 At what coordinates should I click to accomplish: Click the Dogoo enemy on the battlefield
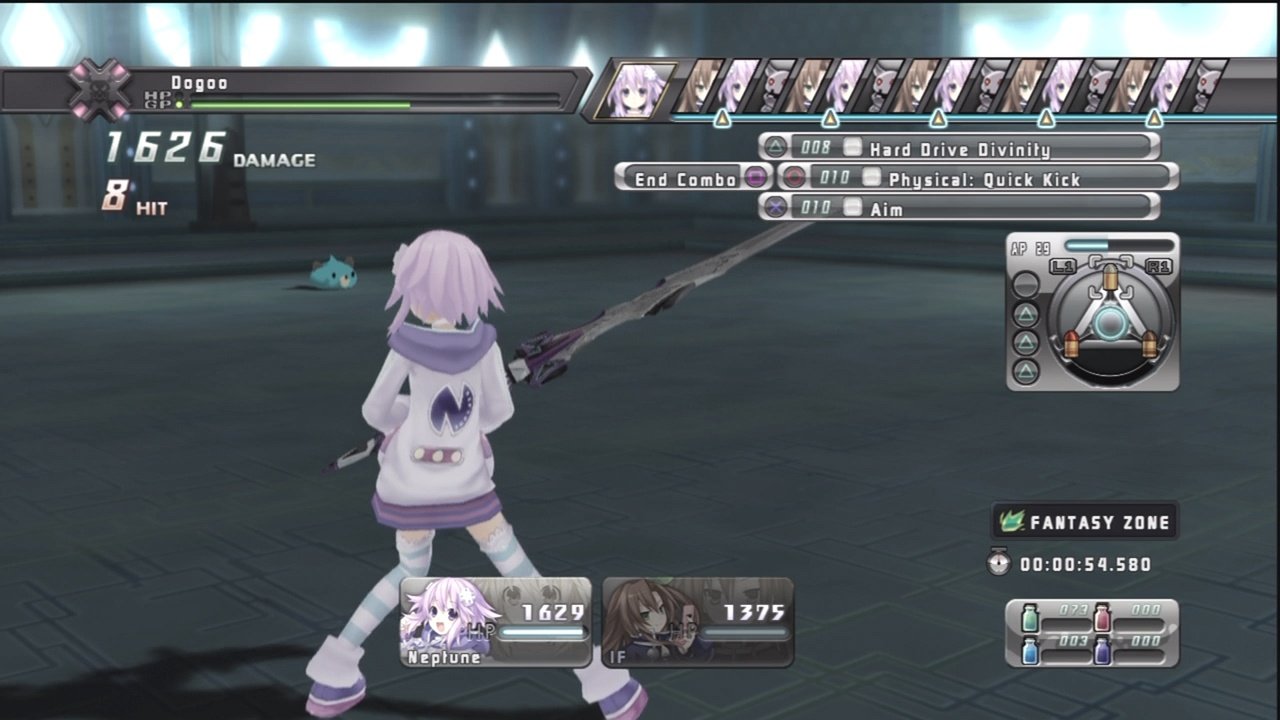click(x=335, y=273)
